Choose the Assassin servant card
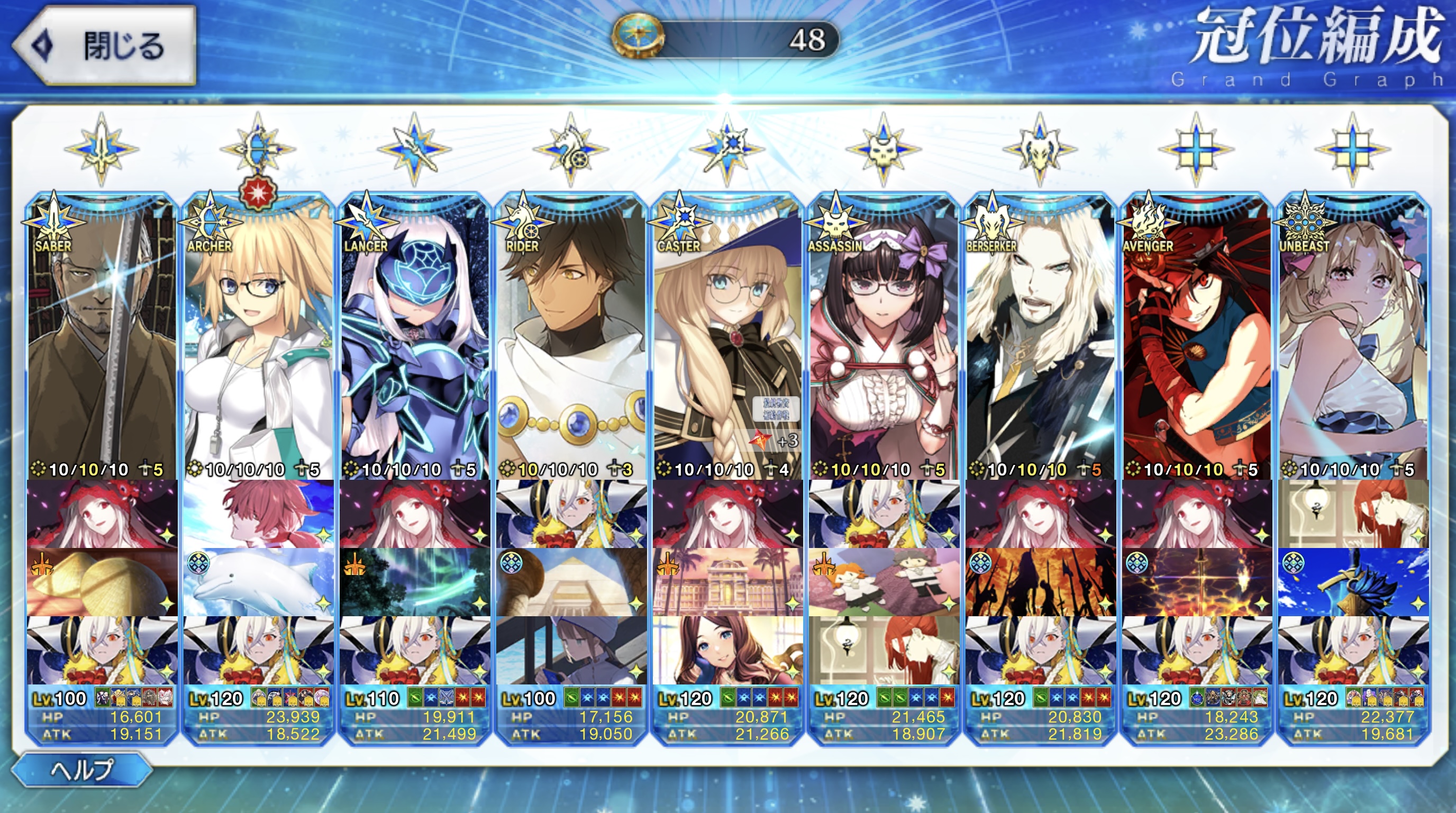 pyautogui.click(x=884, y=339)
